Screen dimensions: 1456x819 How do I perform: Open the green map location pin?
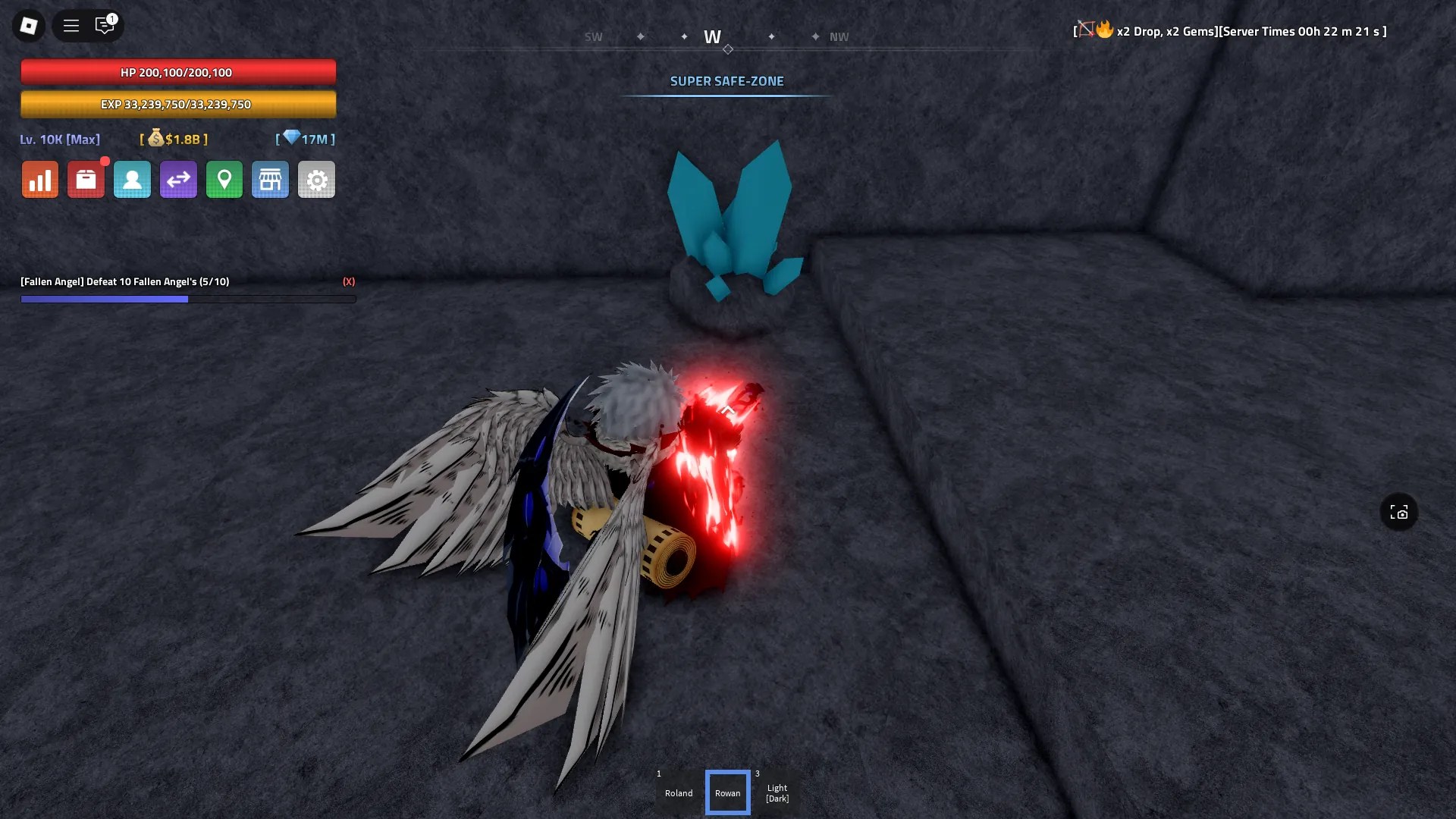tap(224, 179)
